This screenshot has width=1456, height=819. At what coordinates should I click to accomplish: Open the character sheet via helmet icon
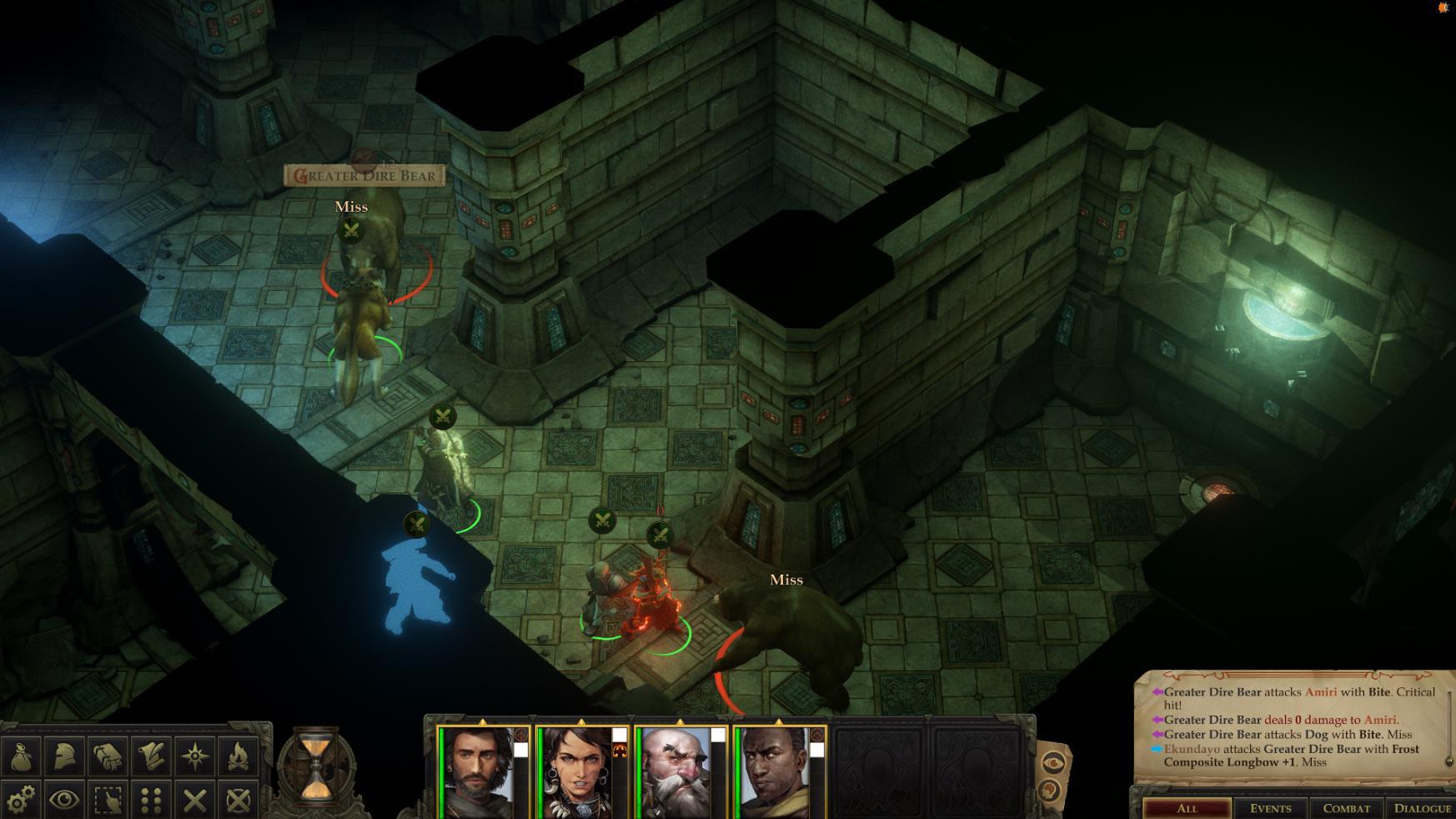(65, 757)
